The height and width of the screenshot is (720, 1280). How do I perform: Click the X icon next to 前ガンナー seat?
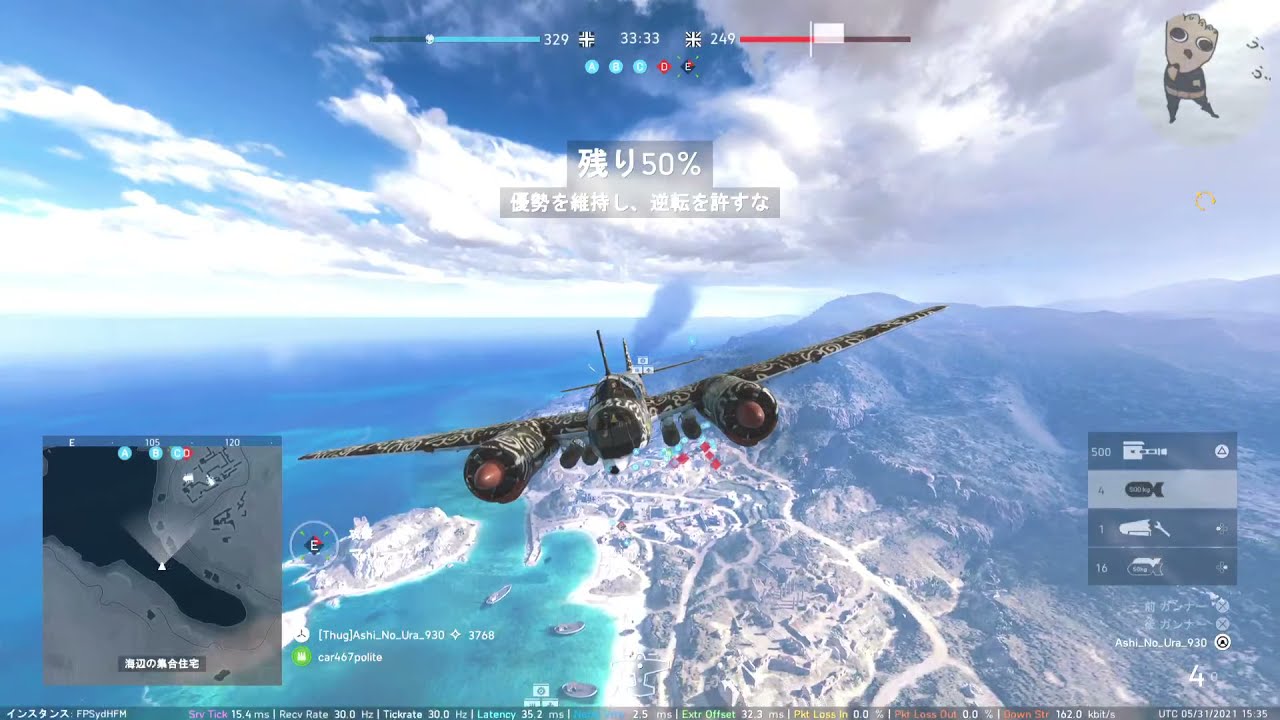coord(1222,605)
